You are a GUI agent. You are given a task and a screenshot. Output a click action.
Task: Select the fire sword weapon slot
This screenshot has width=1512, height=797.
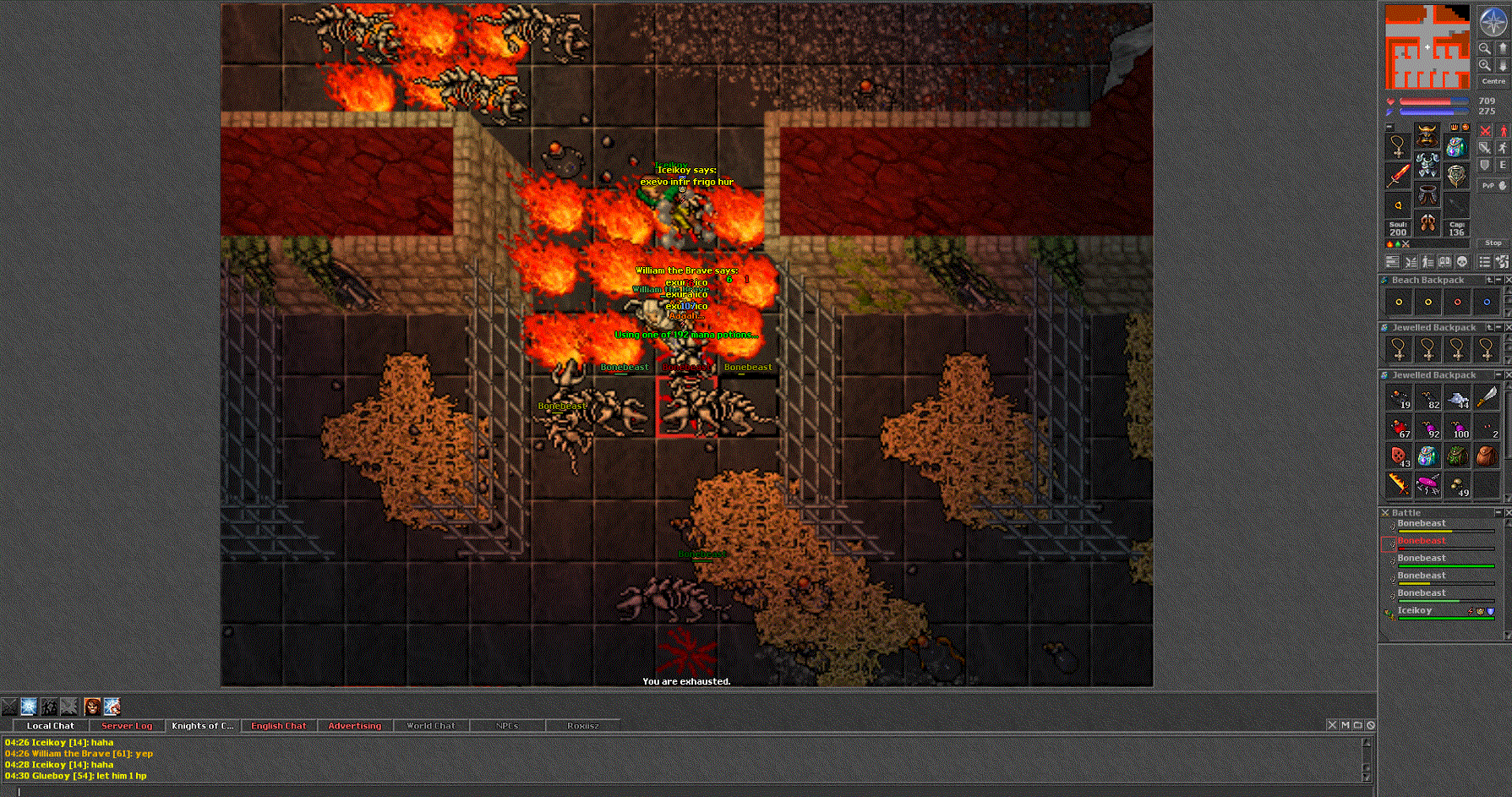pyautogui.click(x=1398, y=175)
